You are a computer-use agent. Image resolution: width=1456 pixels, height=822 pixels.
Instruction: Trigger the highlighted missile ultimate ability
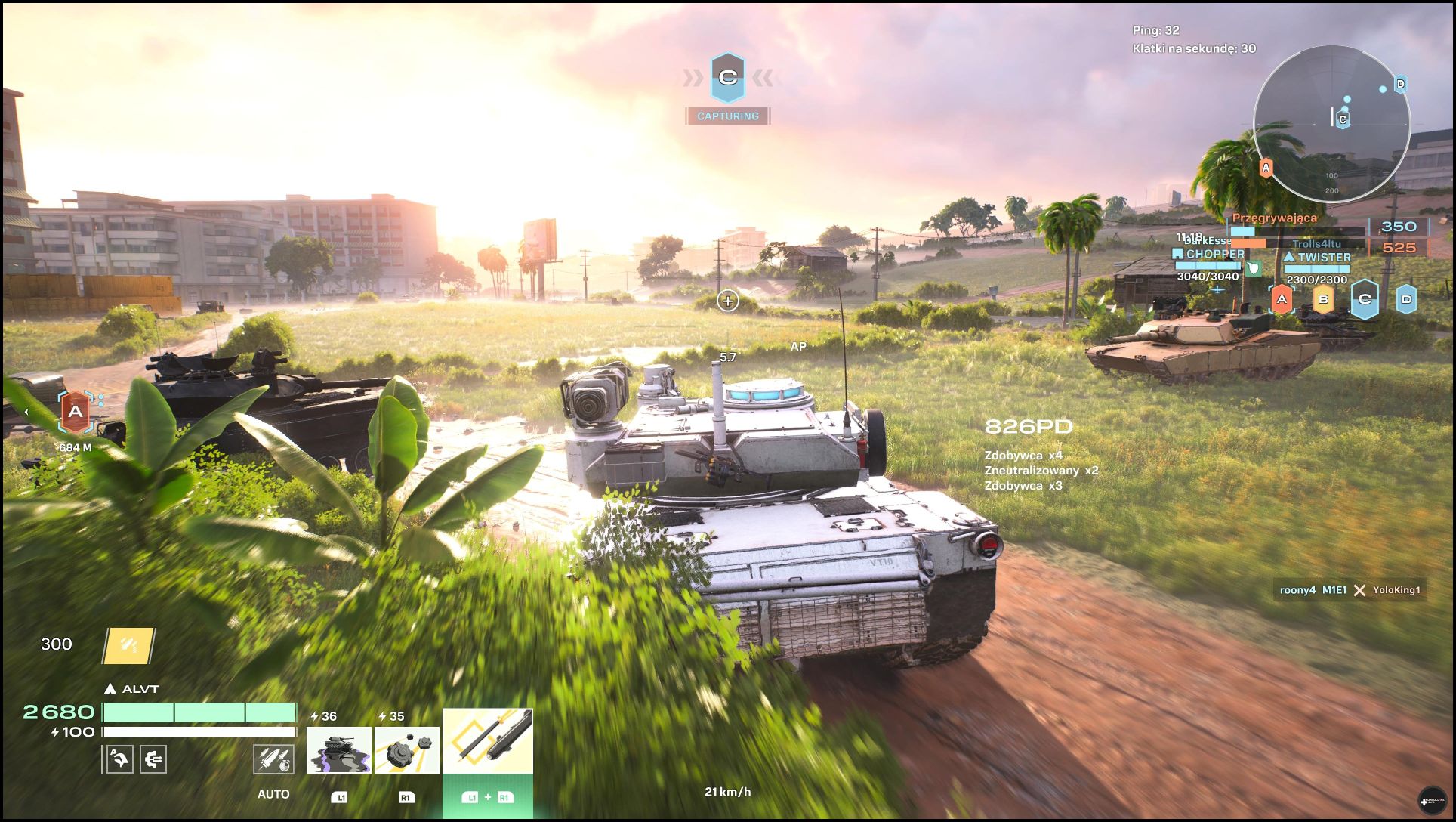coord(488,741)
